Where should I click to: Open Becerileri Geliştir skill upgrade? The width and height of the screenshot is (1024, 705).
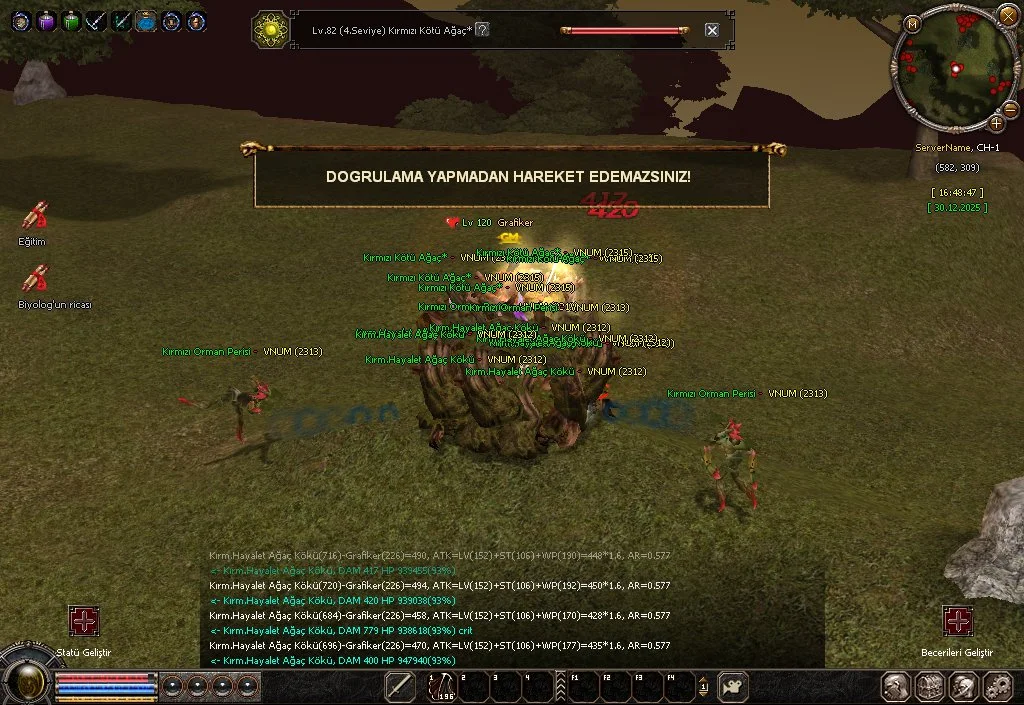(957, 621)
